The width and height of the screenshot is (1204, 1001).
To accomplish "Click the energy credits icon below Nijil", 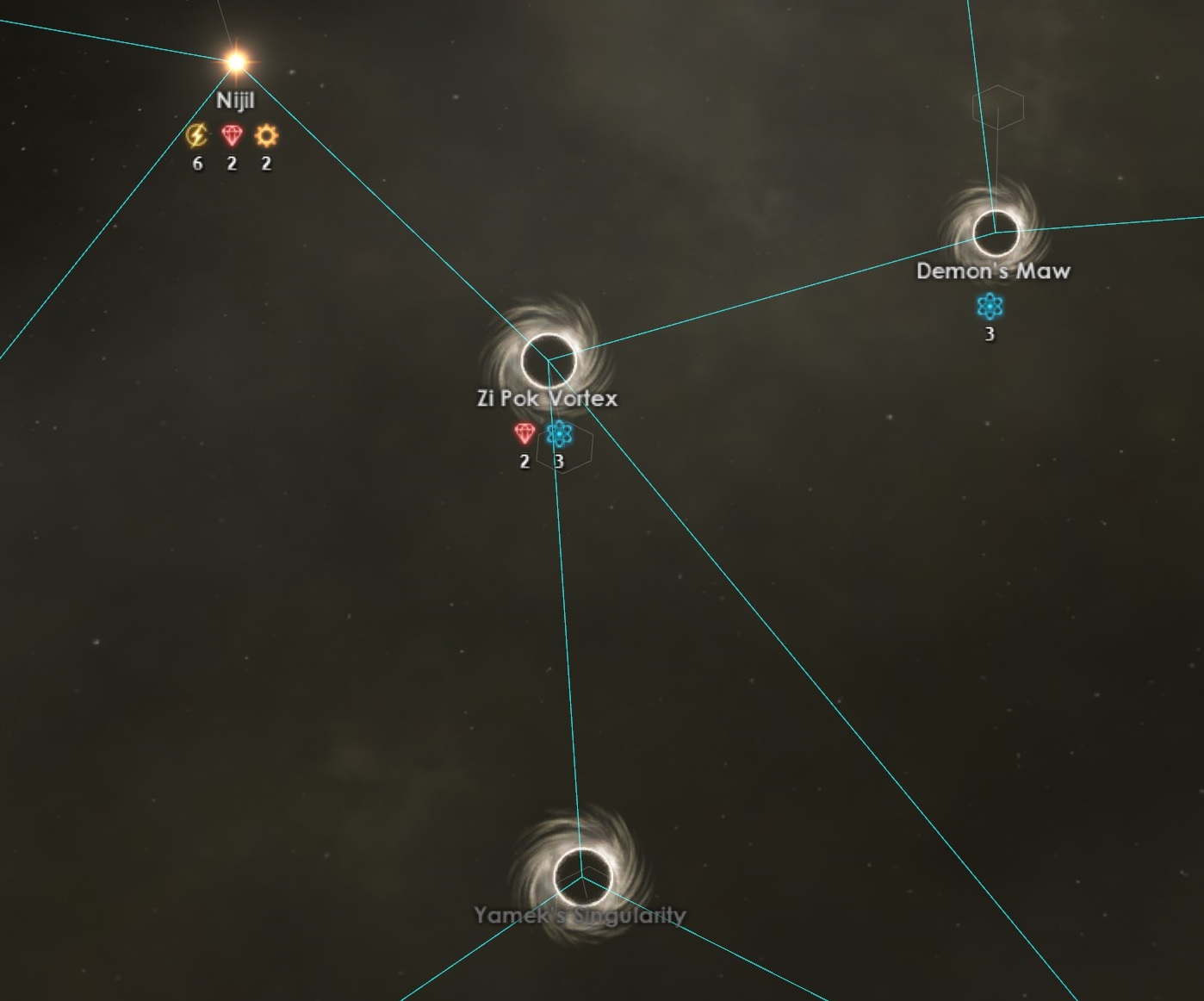I will point(196,135).
